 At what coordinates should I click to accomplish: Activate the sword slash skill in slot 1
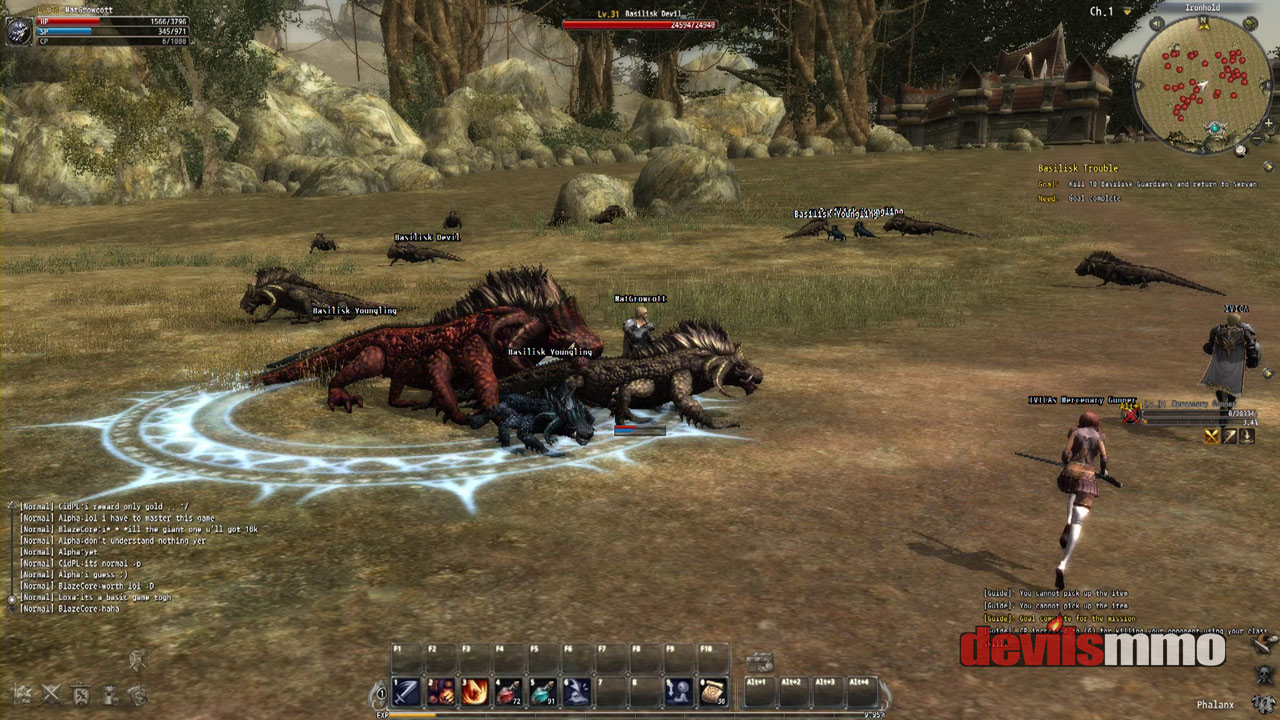(x=406, y=691)
